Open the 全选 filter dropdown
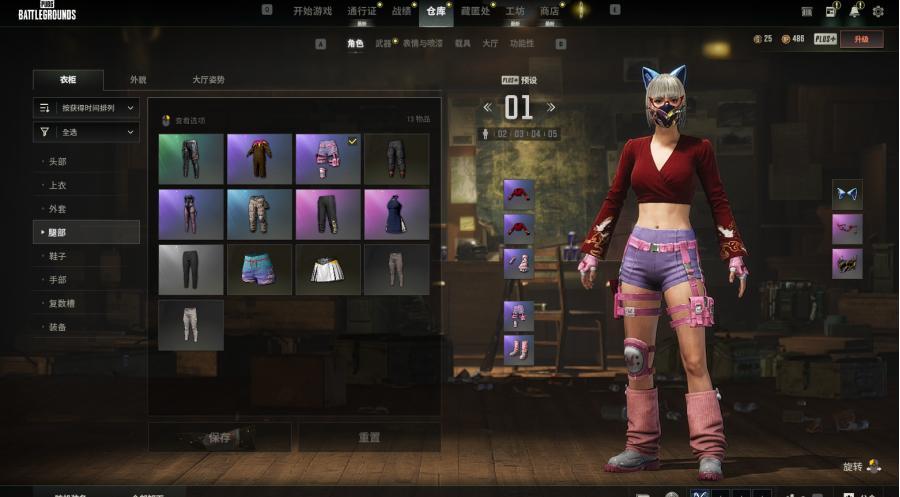Screen dimensions: 900x497 87,132
